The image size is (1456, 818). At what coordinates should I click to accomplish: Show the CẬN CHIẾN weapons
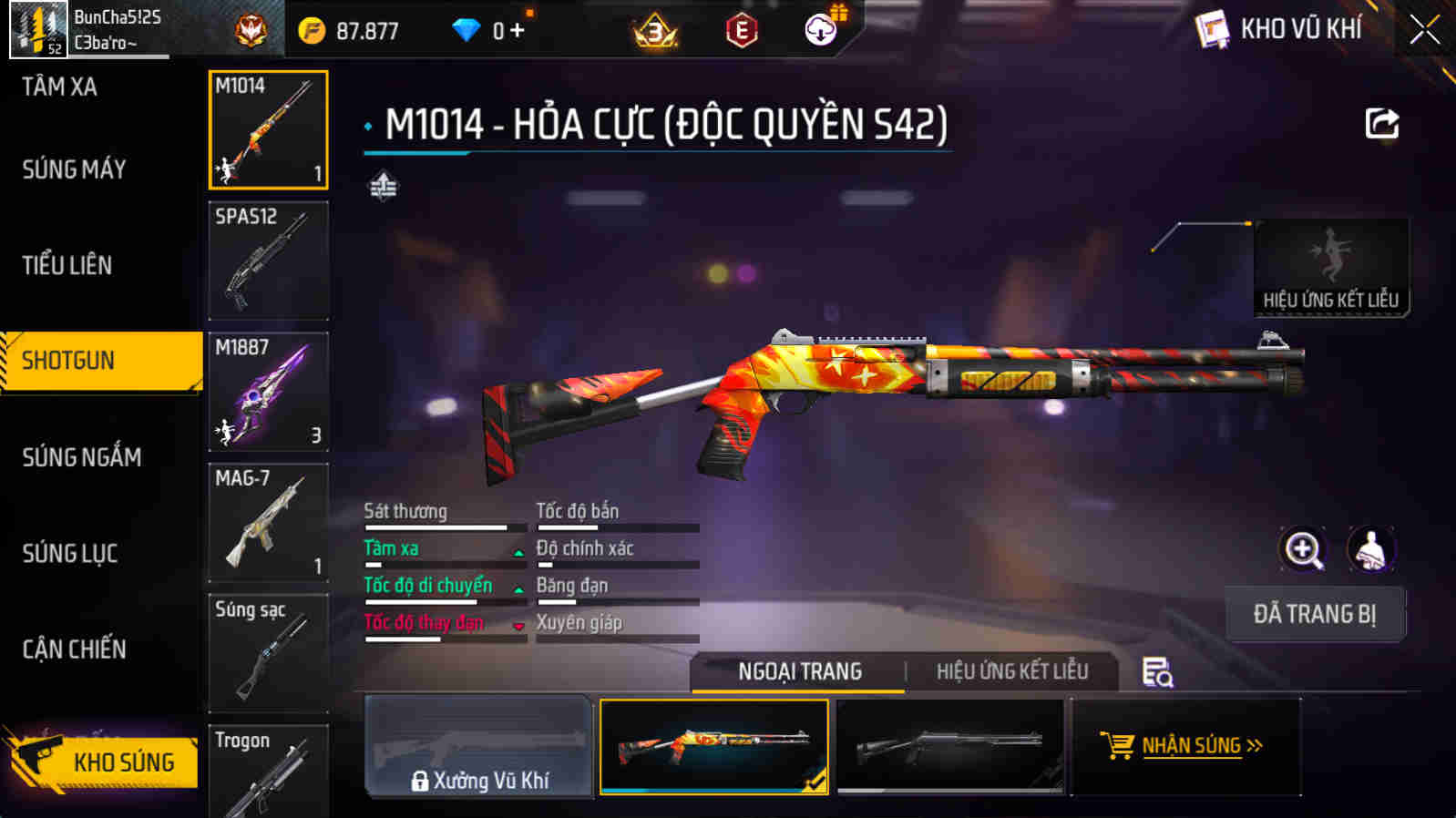(x=75, y=649)
